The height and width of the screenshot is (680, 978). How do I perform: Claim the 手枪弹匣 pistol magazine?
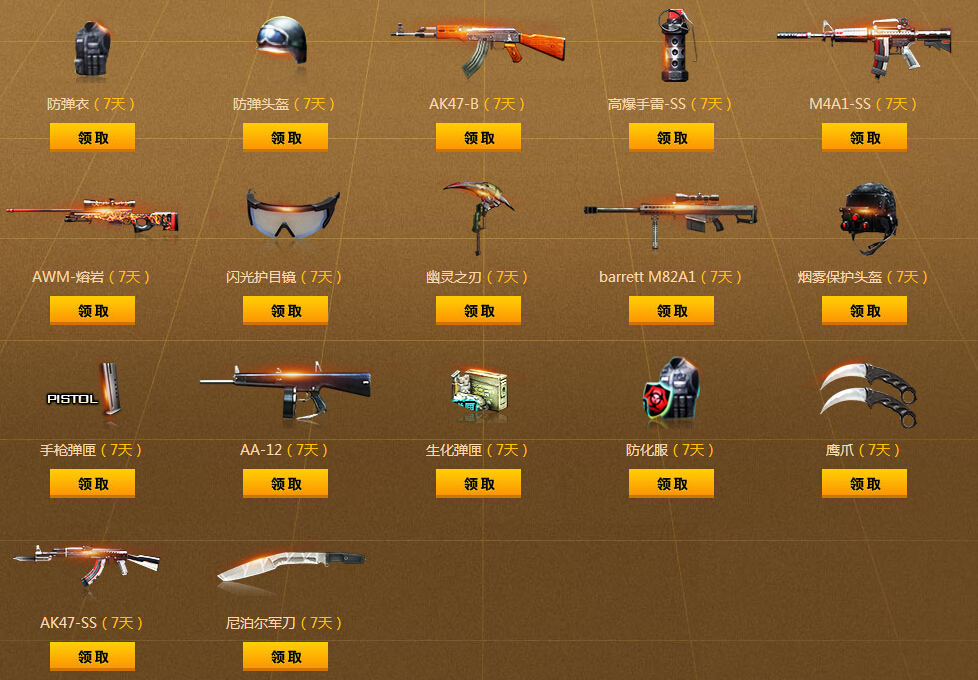pos(92,484)
